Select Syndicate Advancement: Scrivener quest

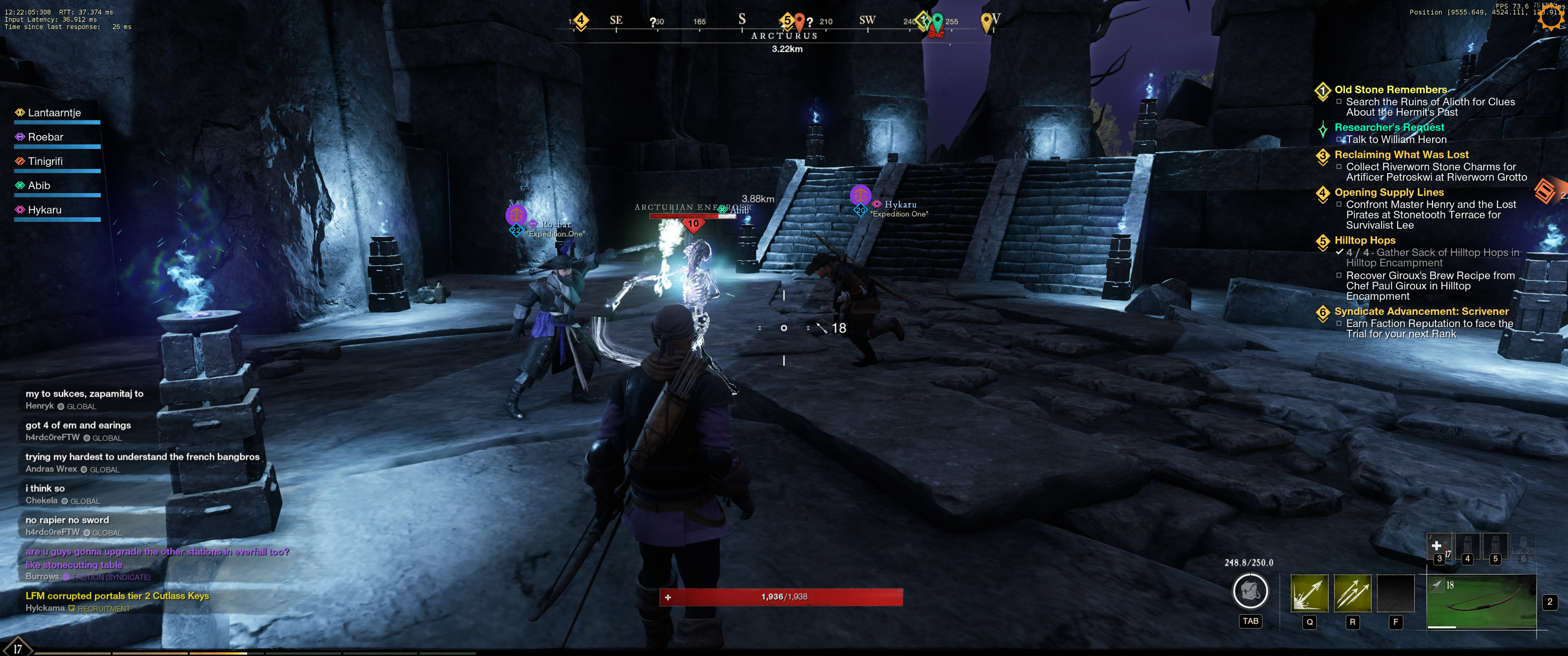(x=1421, y=312)
